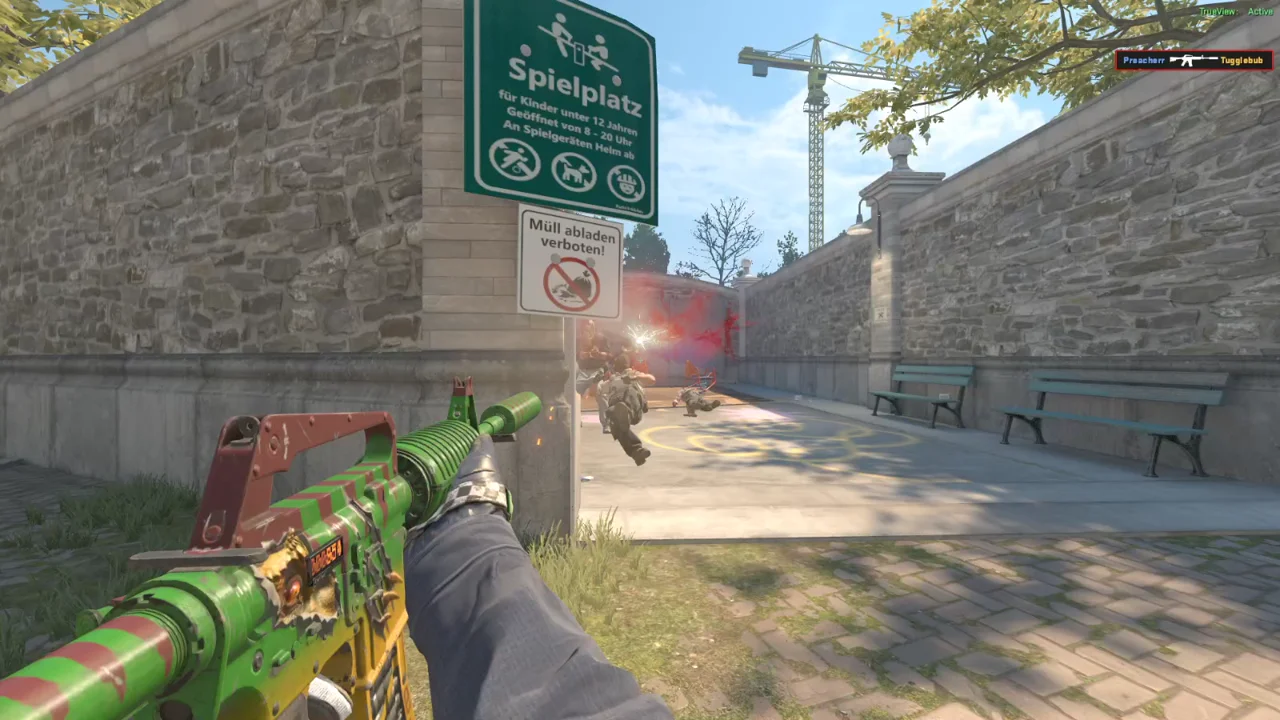Select the seesaw children graphic atop the sign
Image resolution: width=1280 pixels, height=720 pixels.
point(578,45)
